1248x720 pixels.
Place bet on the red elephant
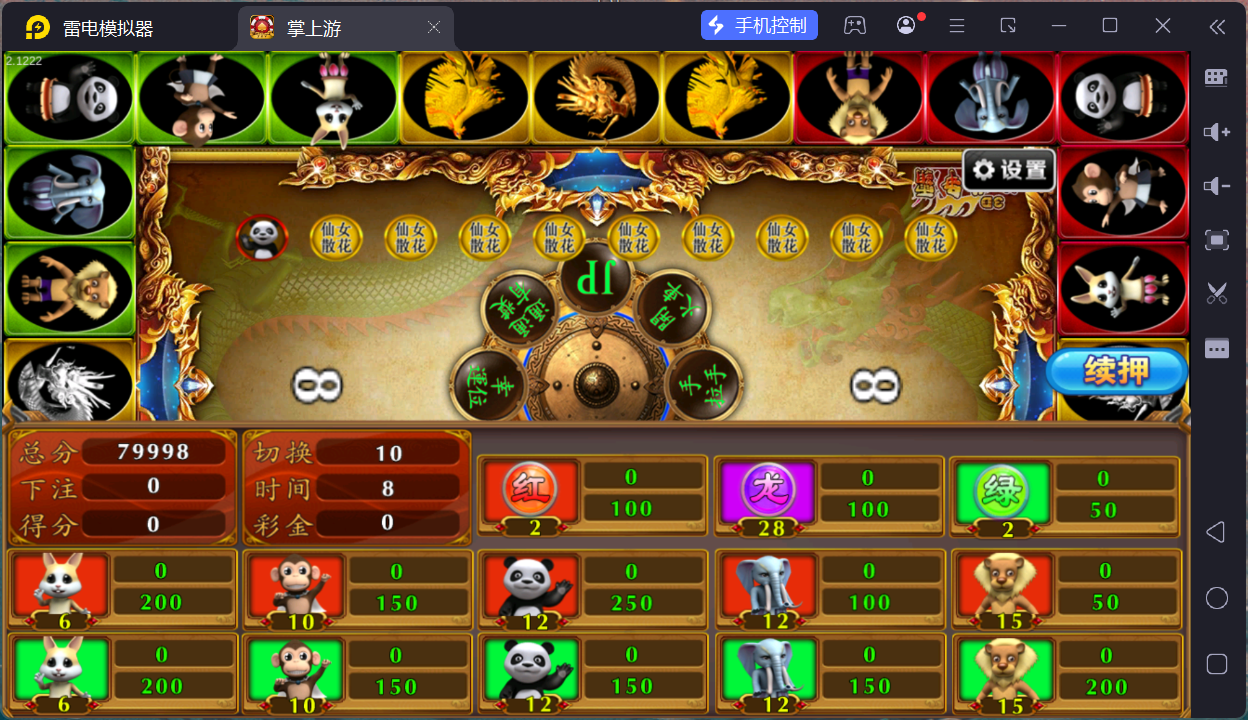click(x=767, y=588)
